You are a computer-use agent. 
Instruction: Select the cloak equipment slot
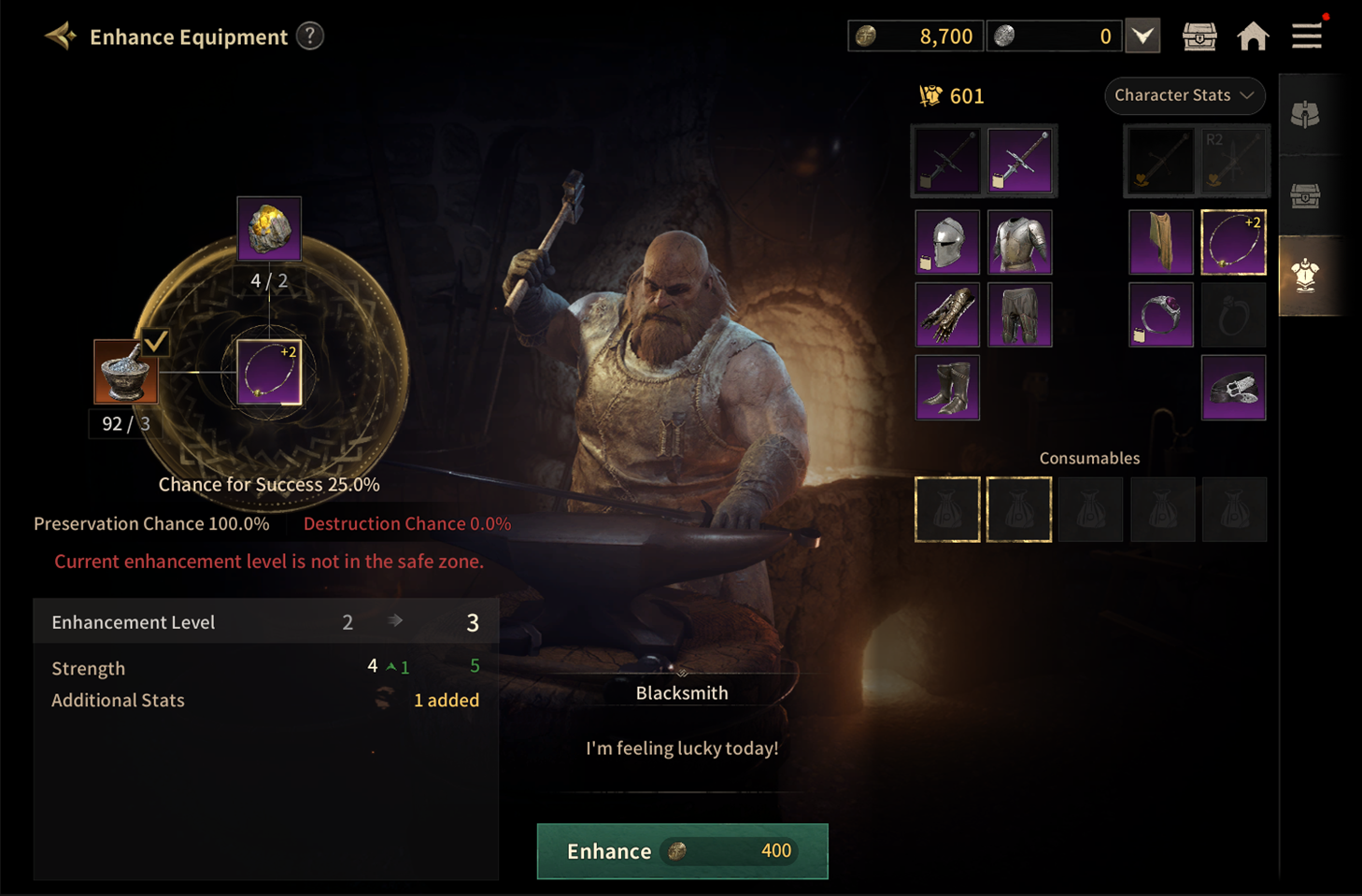1161,243
